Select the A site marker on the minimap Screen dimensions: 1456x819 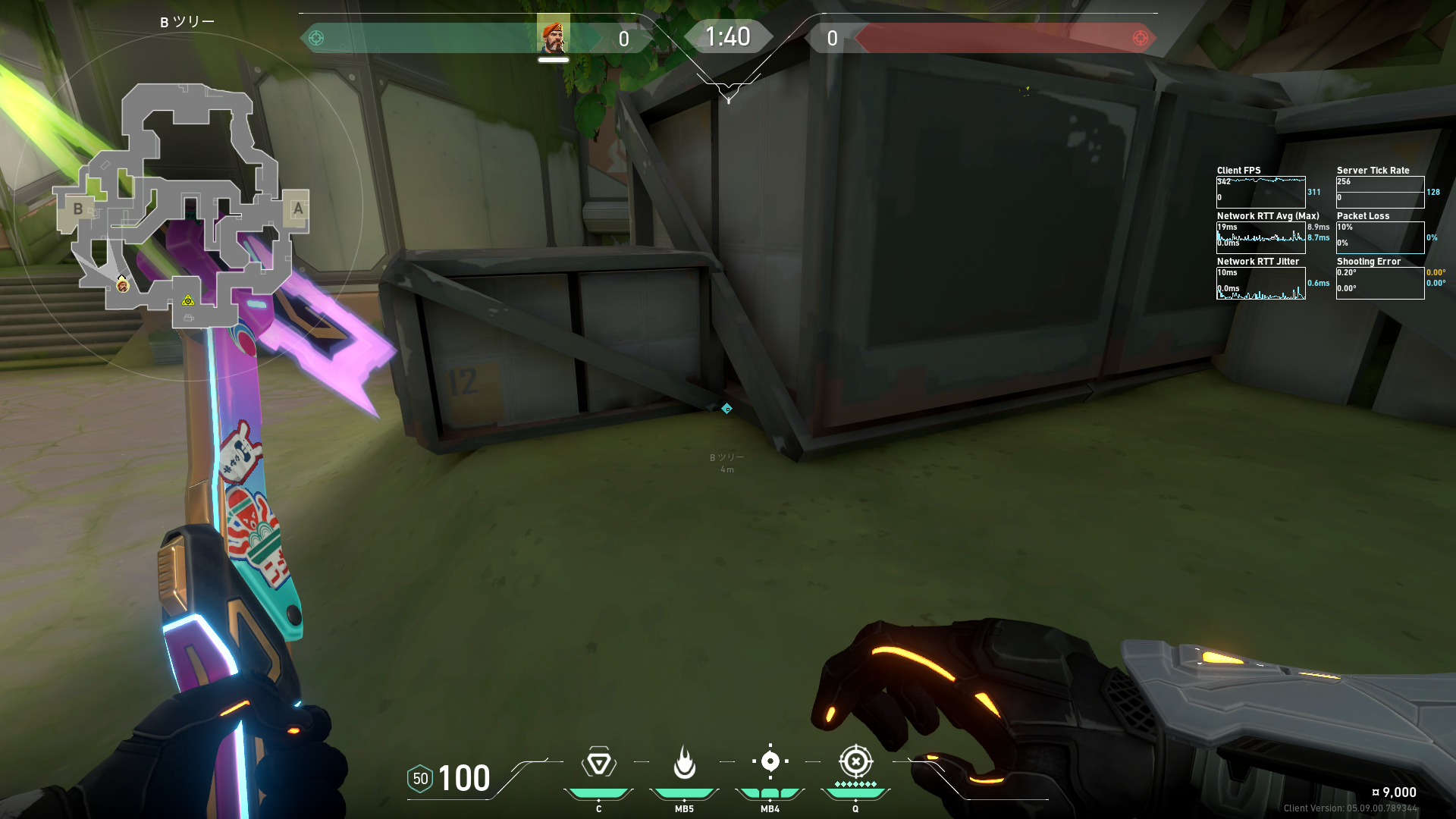(x=297, y=209)
